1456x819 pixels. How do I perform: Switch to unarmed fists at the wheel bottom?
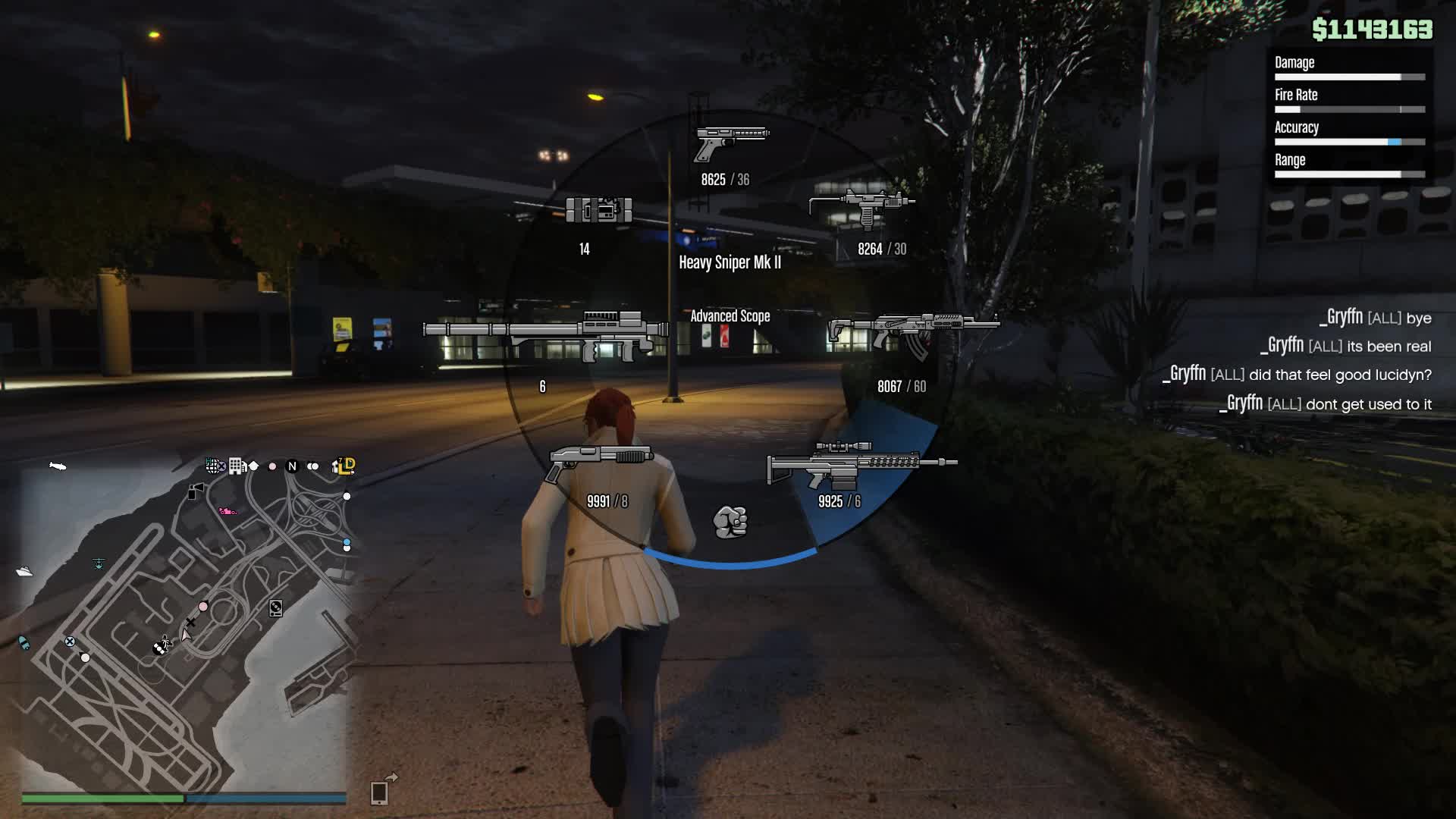732,519
